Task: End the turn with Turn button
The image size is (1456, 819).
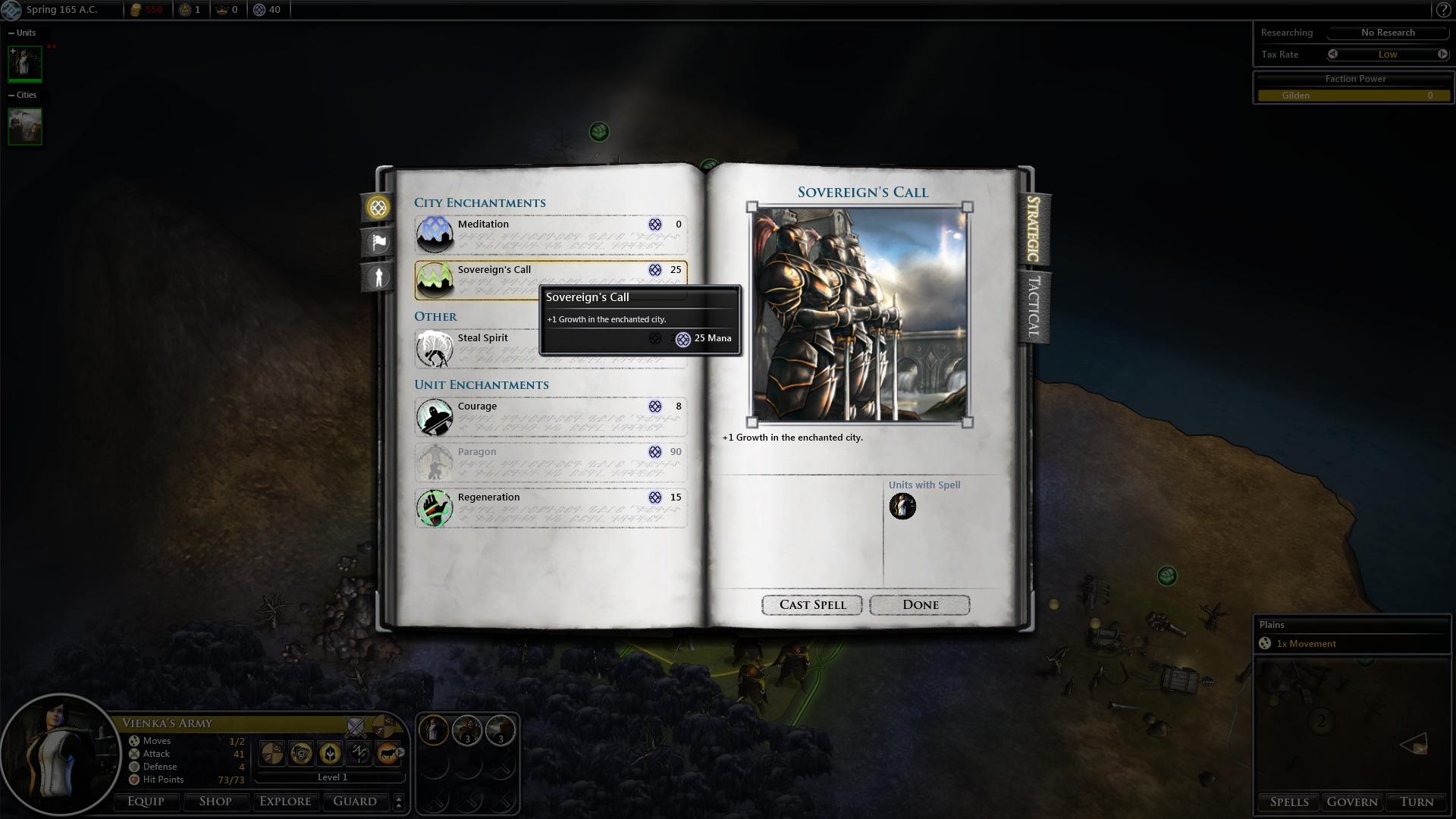Action: pyautogui.click(x=1416, y=802)
